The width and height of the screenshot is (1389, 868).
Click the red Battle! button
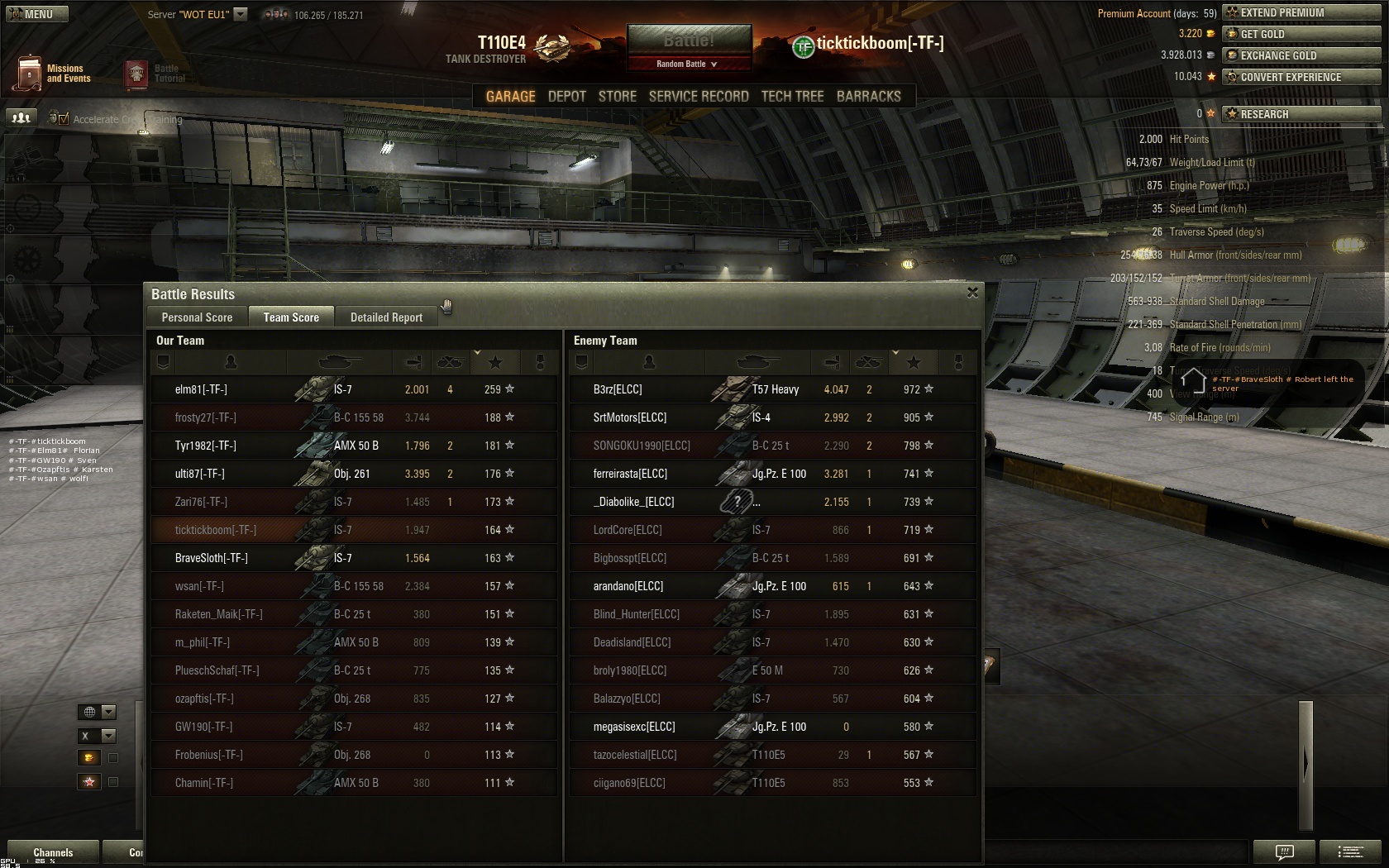click(x=689, y=41)
